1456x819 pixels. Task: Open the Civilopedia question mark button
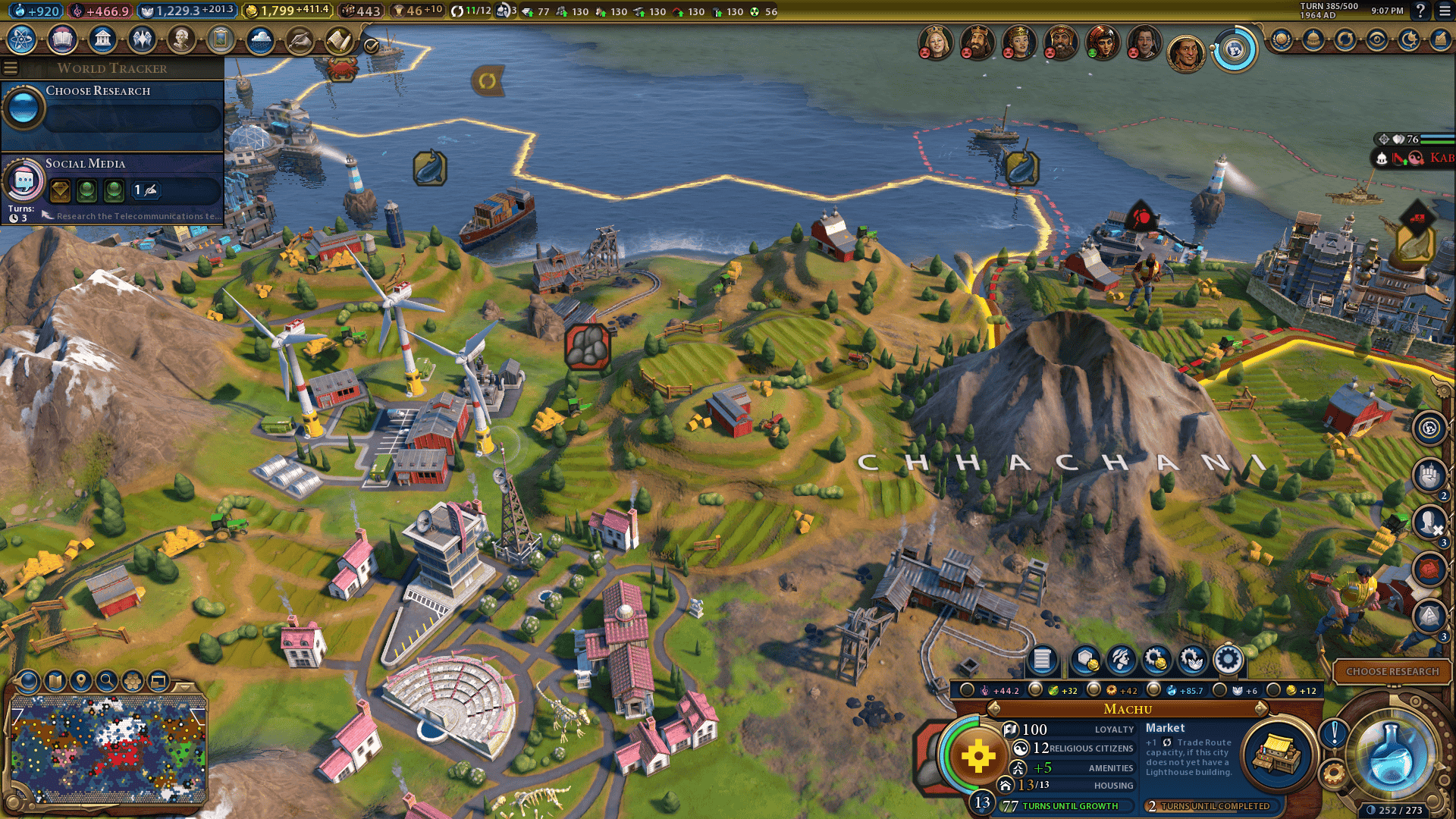tap(1420, 11)
